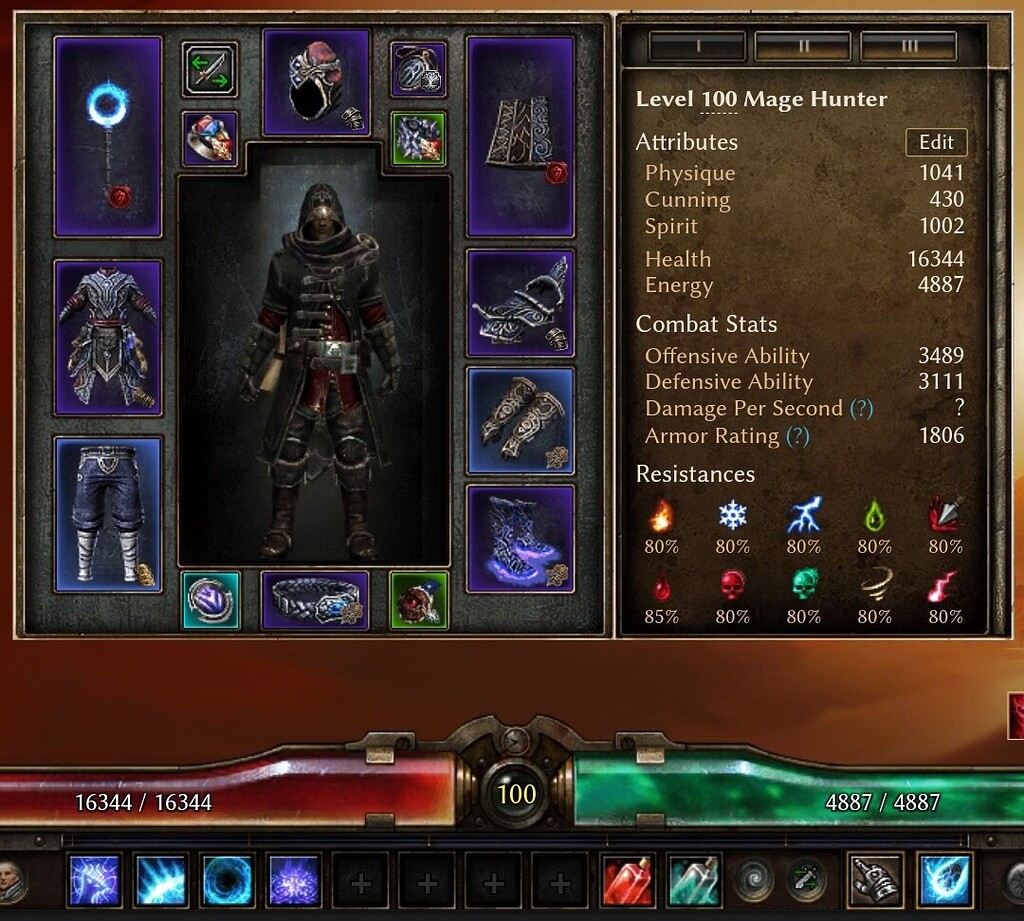Viewport: 1024px width, 921px height.
Task: Click the equipped gloves slot
Action: pos(520,420)
